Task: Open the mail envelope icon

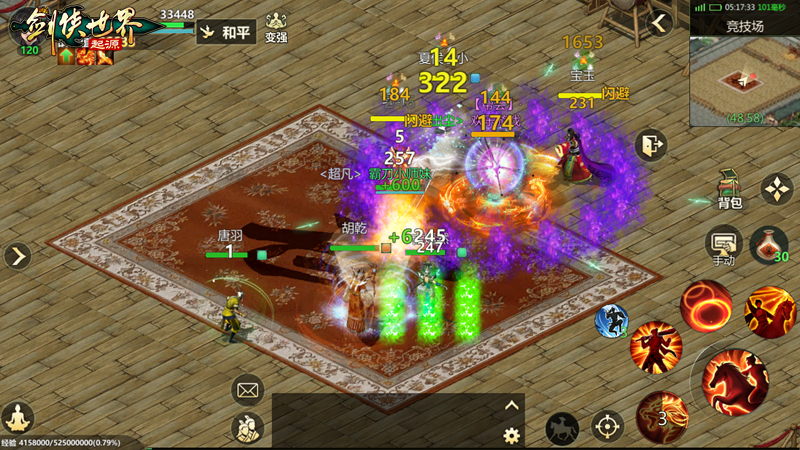Action: click(x=247, y=389)
